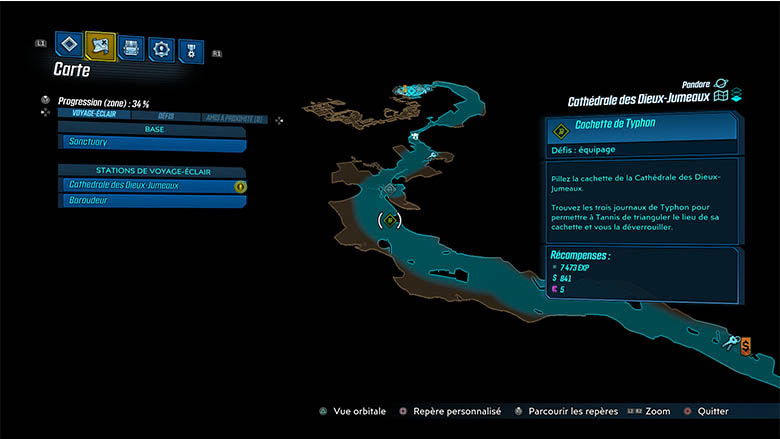Open the tab right of the map tab
The height and width of the screenshot is (439, 780).
pos(131,46)
